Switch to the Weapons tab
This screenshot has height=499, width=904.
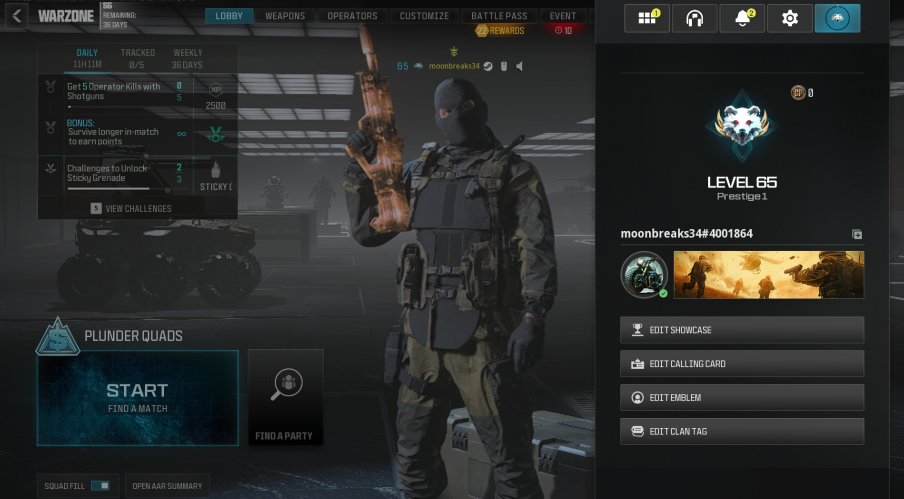pyautogui.click(x=285, y=16)
